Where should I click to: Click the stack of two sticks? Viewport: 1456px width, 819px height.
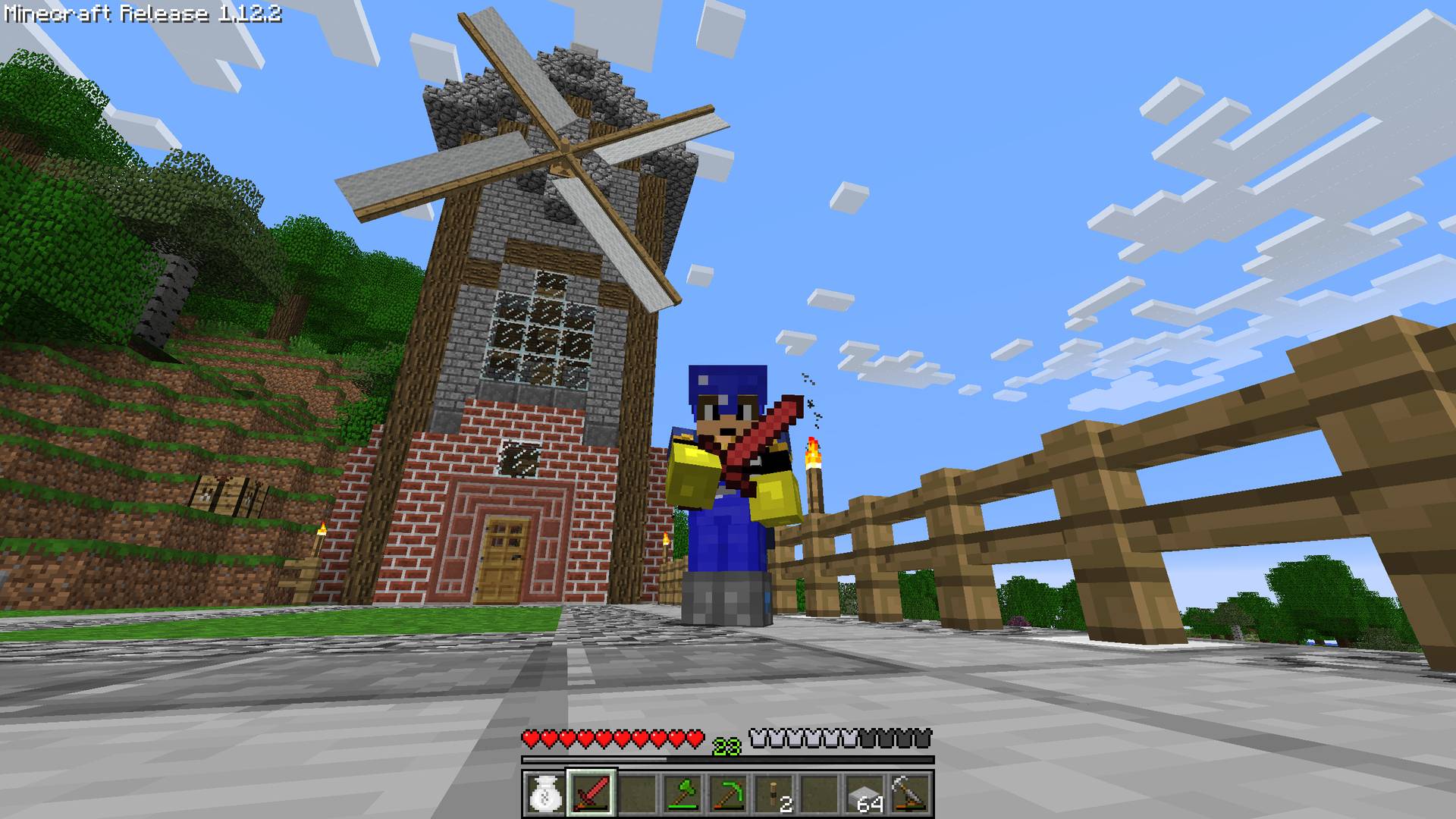[776, 795]
